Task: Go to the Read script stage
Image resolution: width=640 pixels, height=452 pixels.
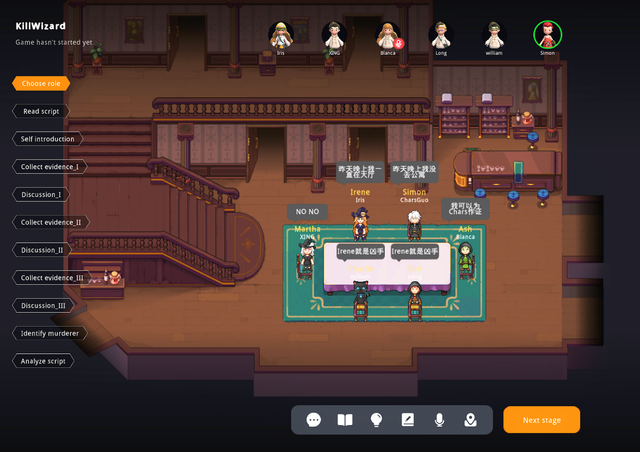Action: coord(44,111)
